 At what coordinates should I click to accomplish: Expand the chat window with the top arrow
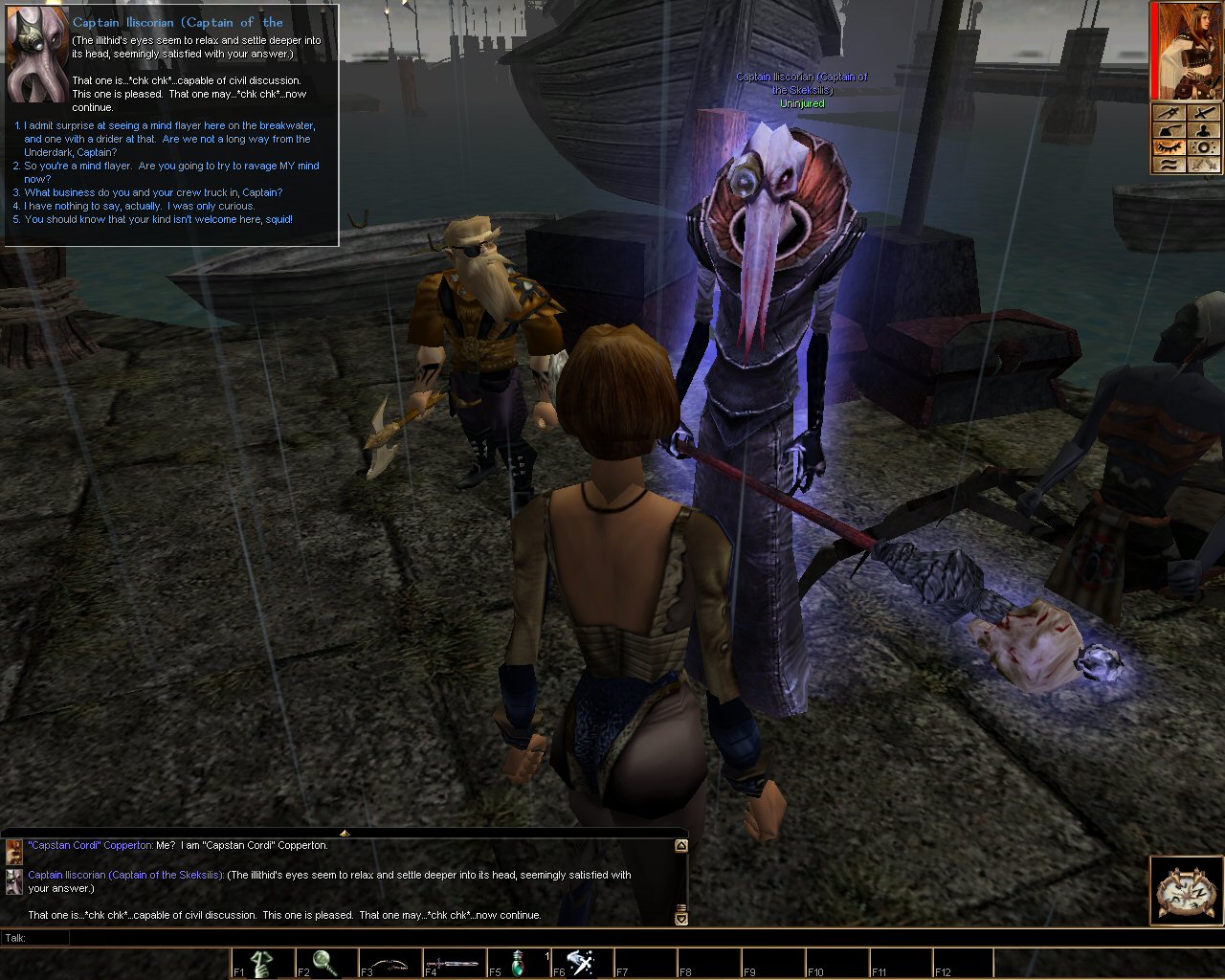(345, 833)
